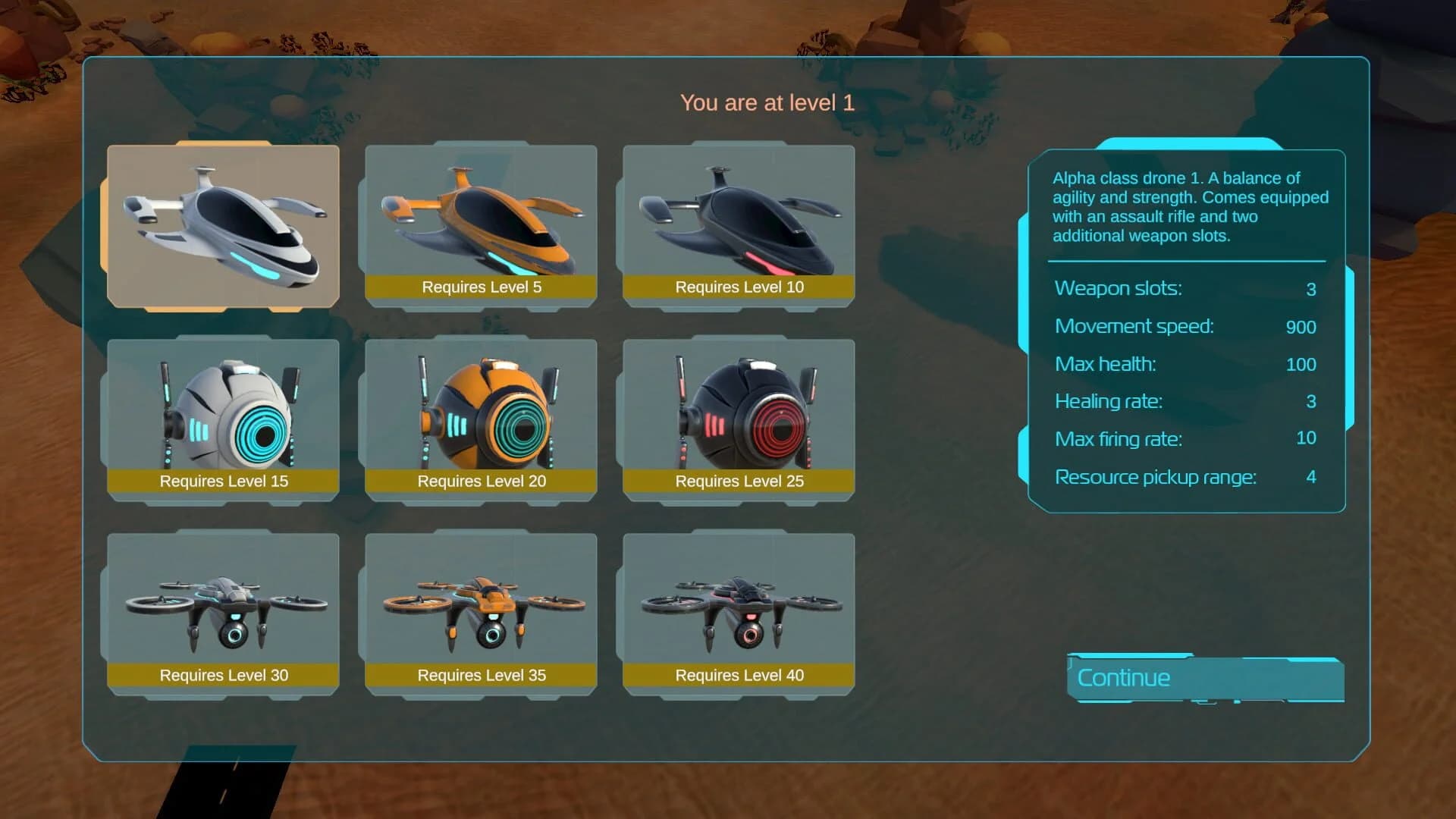Screen dimensions: 1456x819
Task: Click the Alpha class drone description text
Action: point(1190,206)
